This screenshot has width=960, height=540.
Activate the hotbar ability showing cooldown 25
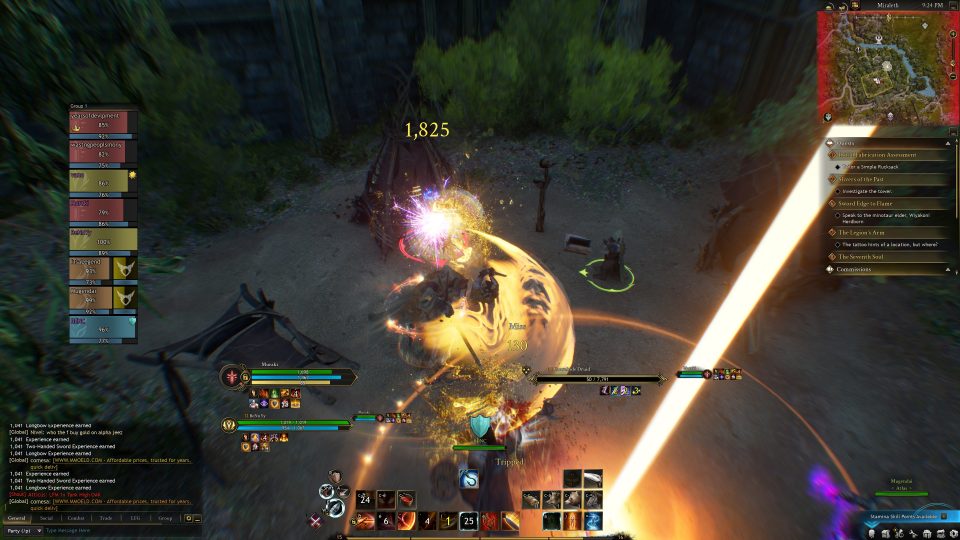[468, 520]
